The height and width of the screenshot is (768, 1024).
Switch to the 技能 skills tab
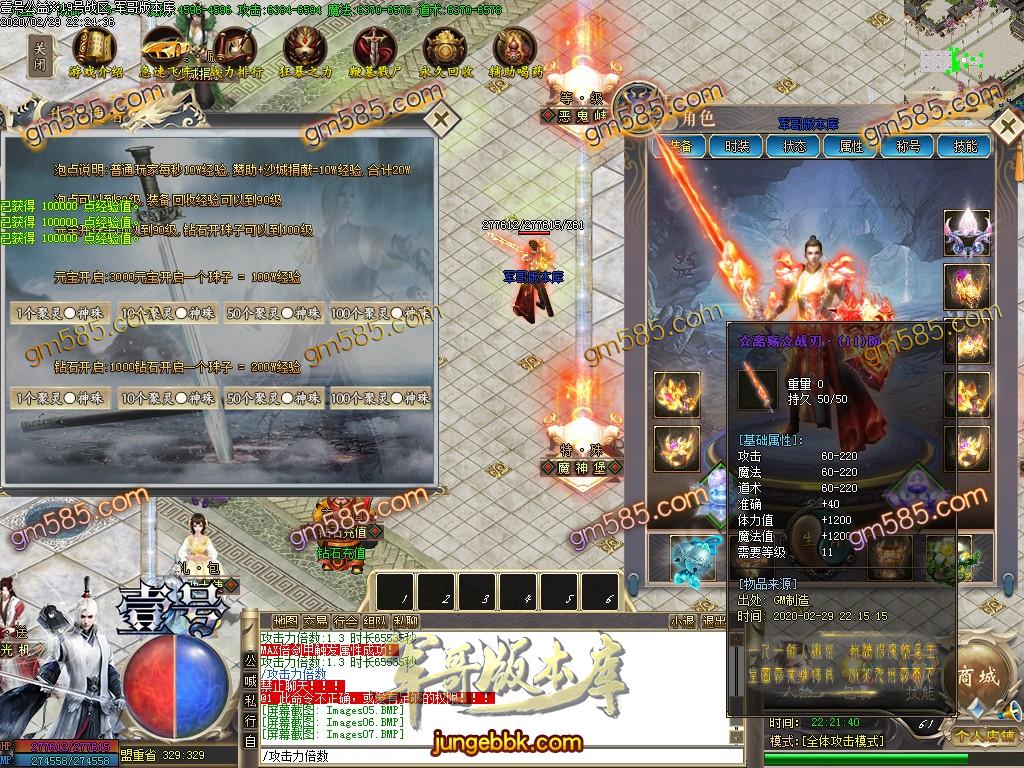[x=965, y=146]
